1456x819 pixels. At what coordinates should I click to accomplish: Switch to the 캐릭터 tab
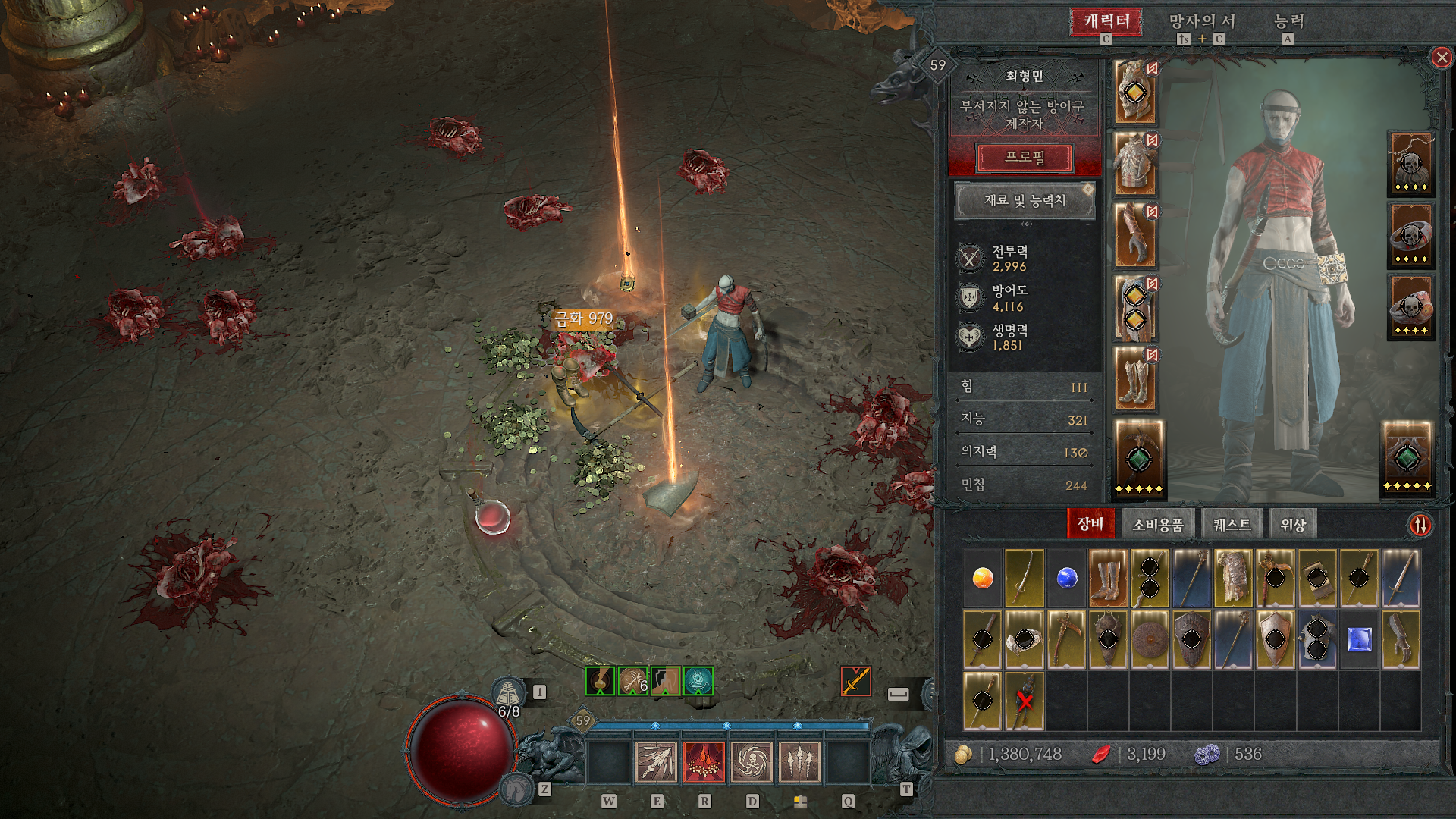[1106, 21]
